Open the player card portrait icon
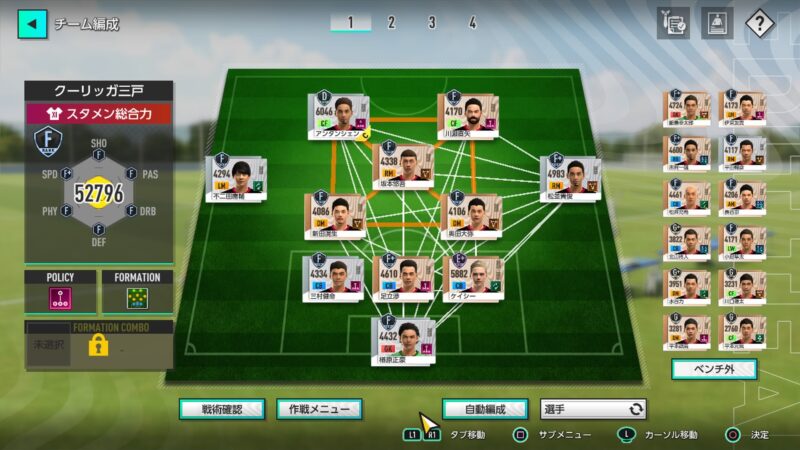This screenshot has height=450, width=800. [x=717, y=23]
